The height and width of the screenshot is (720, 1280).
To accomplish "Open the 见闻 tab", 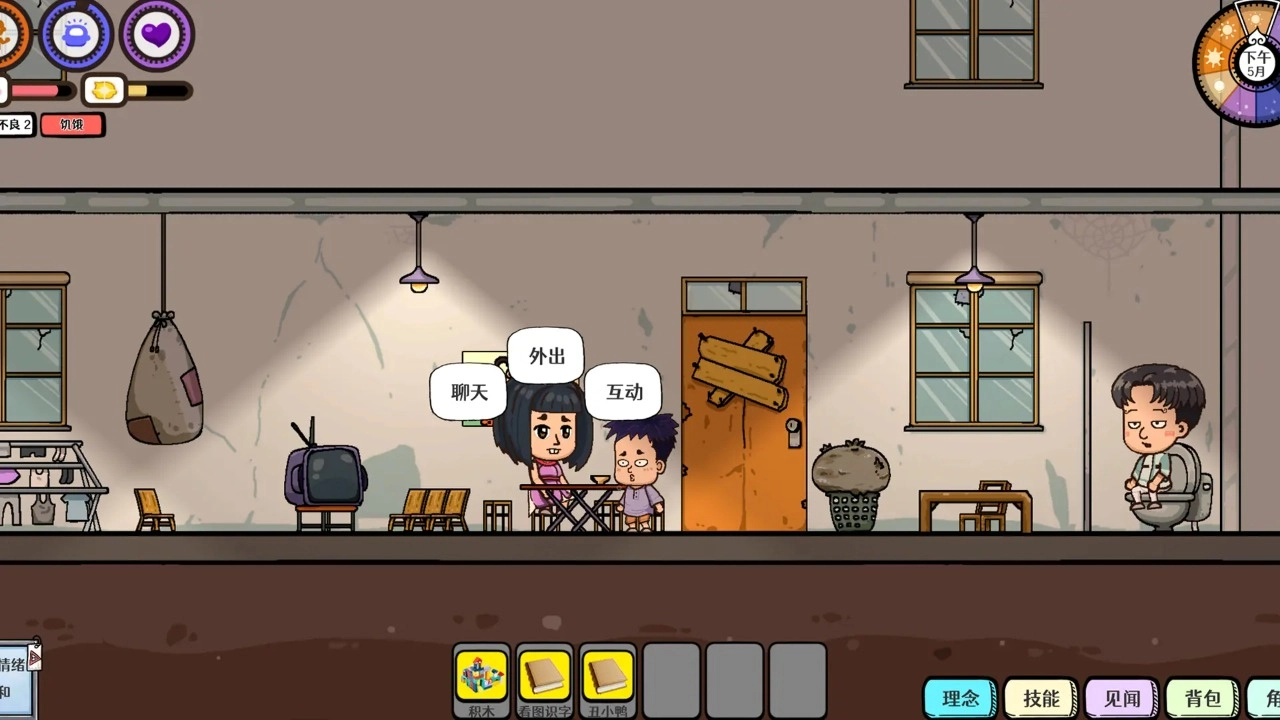I will (x=1120, y=698).
